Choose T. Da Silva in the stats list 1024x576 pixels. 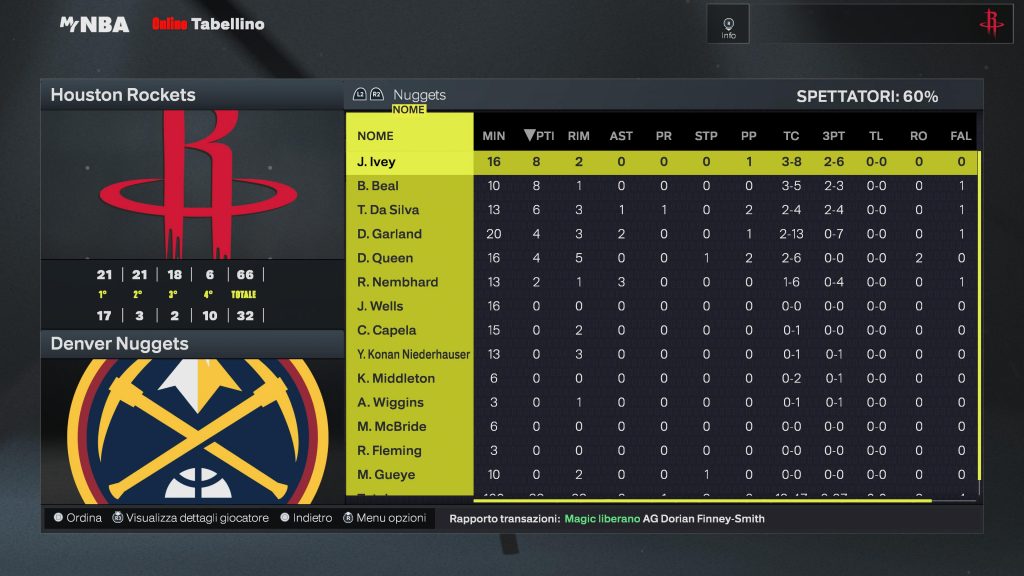click(388, 210)
